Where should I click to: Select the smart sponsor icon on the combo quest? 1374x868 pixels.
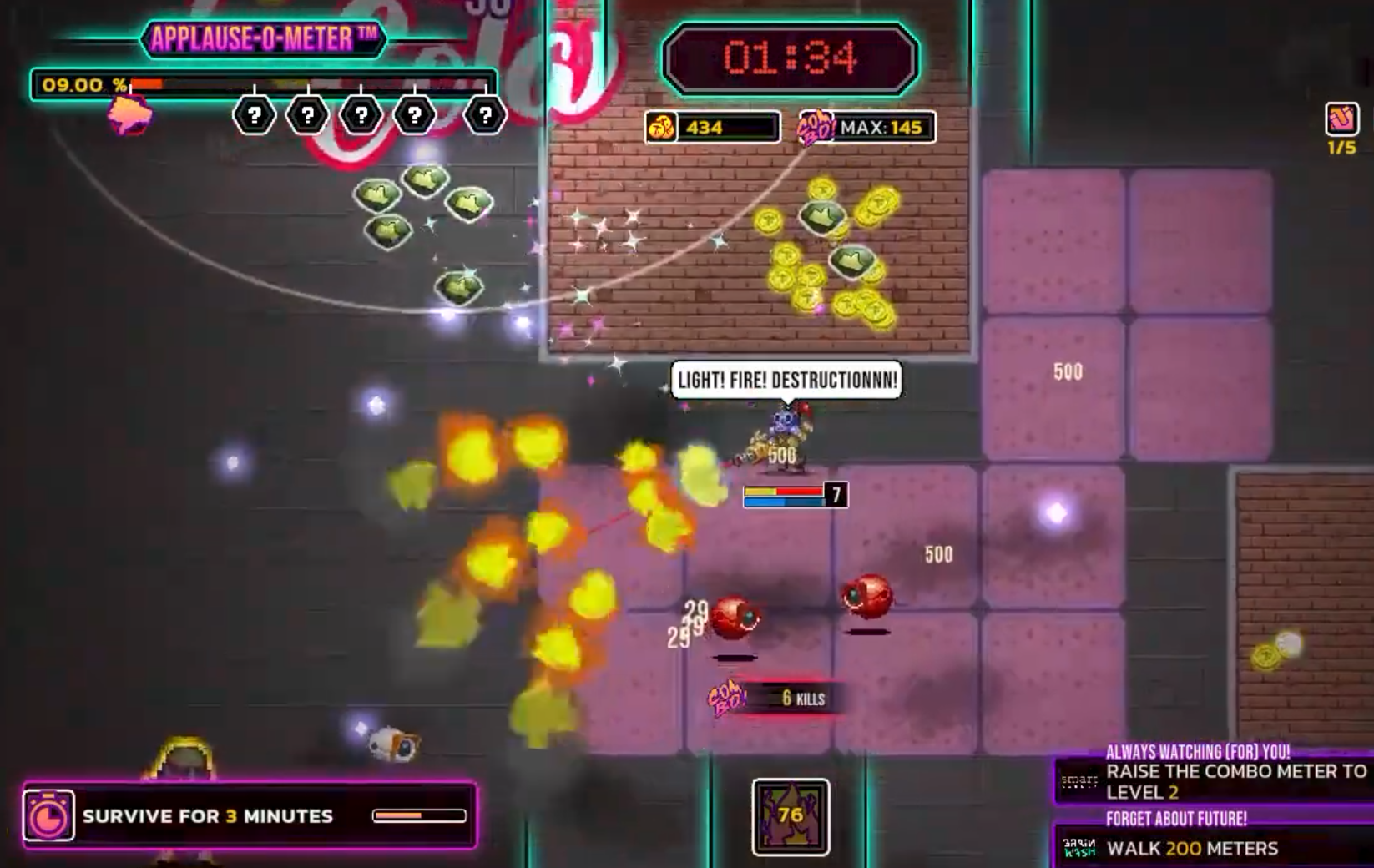click(1080, 783)
